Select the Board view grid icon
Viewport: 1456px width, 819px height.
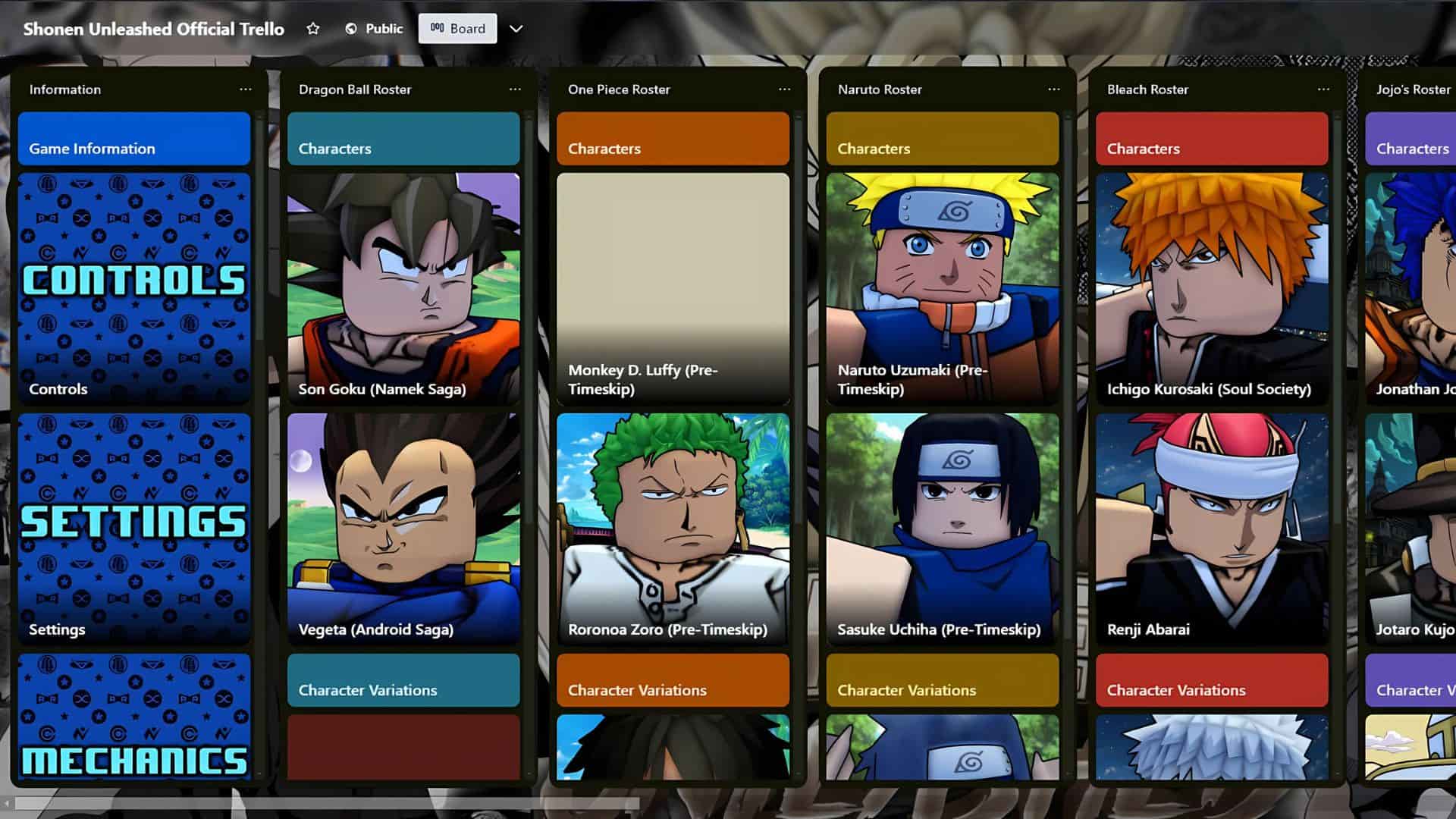pyautogui.click(x=438, y=28)
